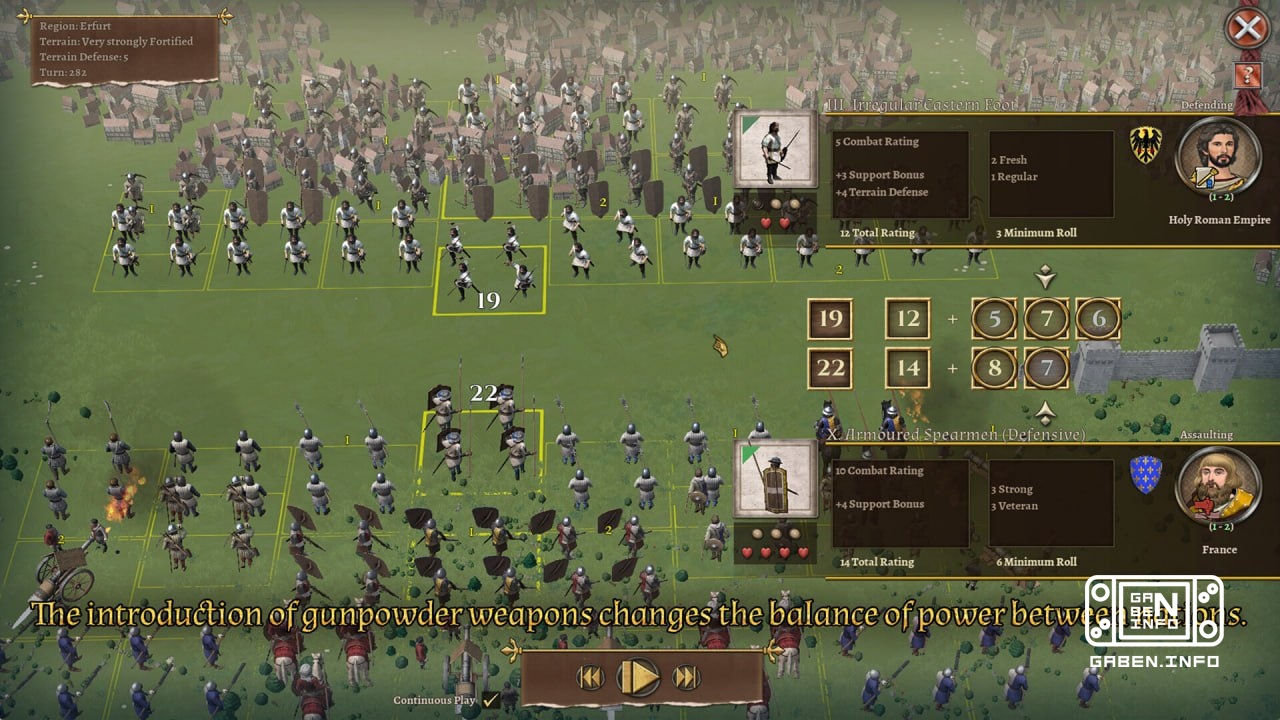Click the France fleur-de-lis shield

point(1144,473)
